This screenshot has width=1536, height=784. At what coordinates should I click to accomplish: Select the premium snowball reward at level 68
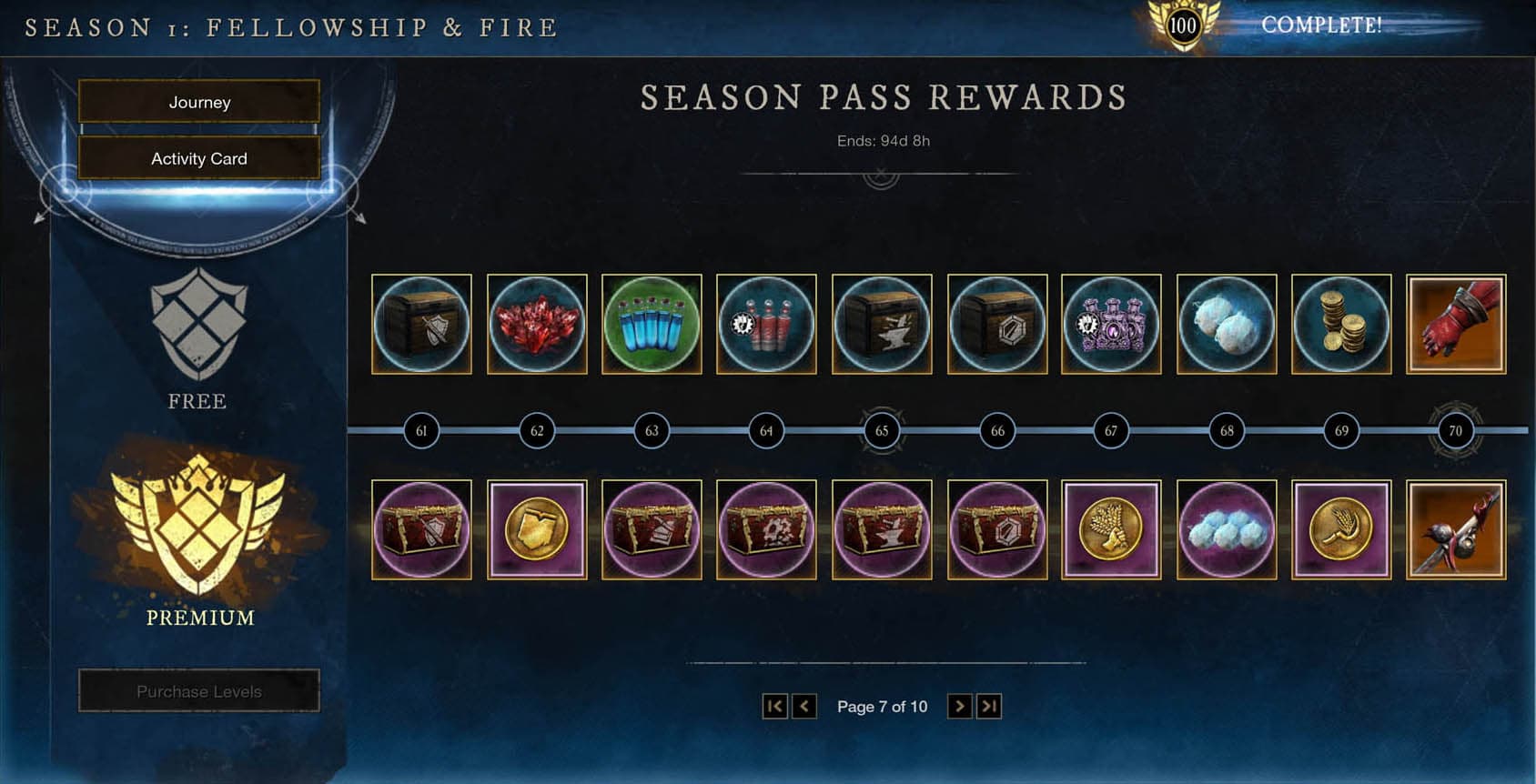[1226, 528]
